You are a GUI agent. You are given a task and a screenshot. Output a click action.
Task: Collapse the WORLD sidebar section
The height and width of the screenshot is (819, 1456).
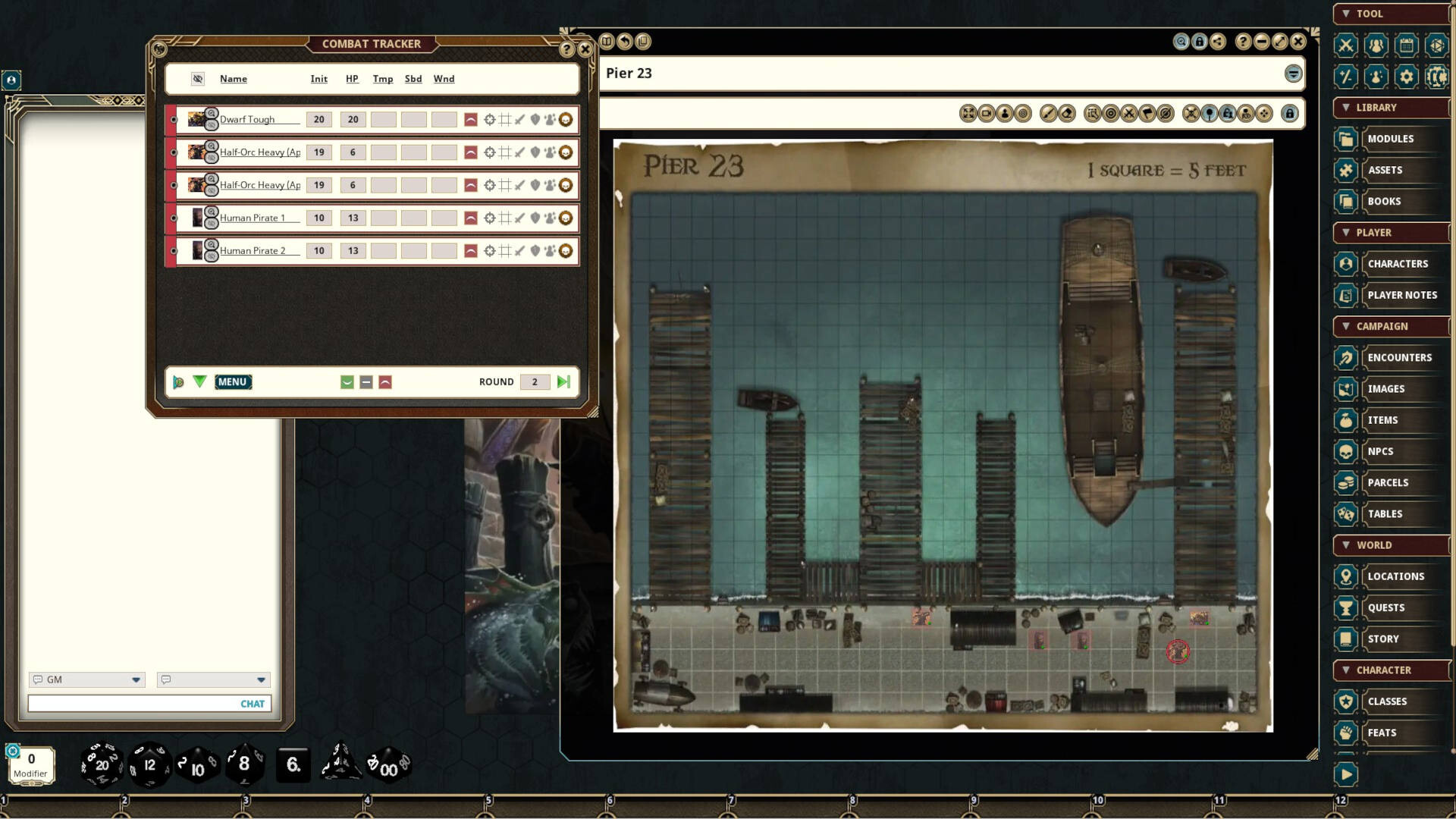pos(1347,544)
